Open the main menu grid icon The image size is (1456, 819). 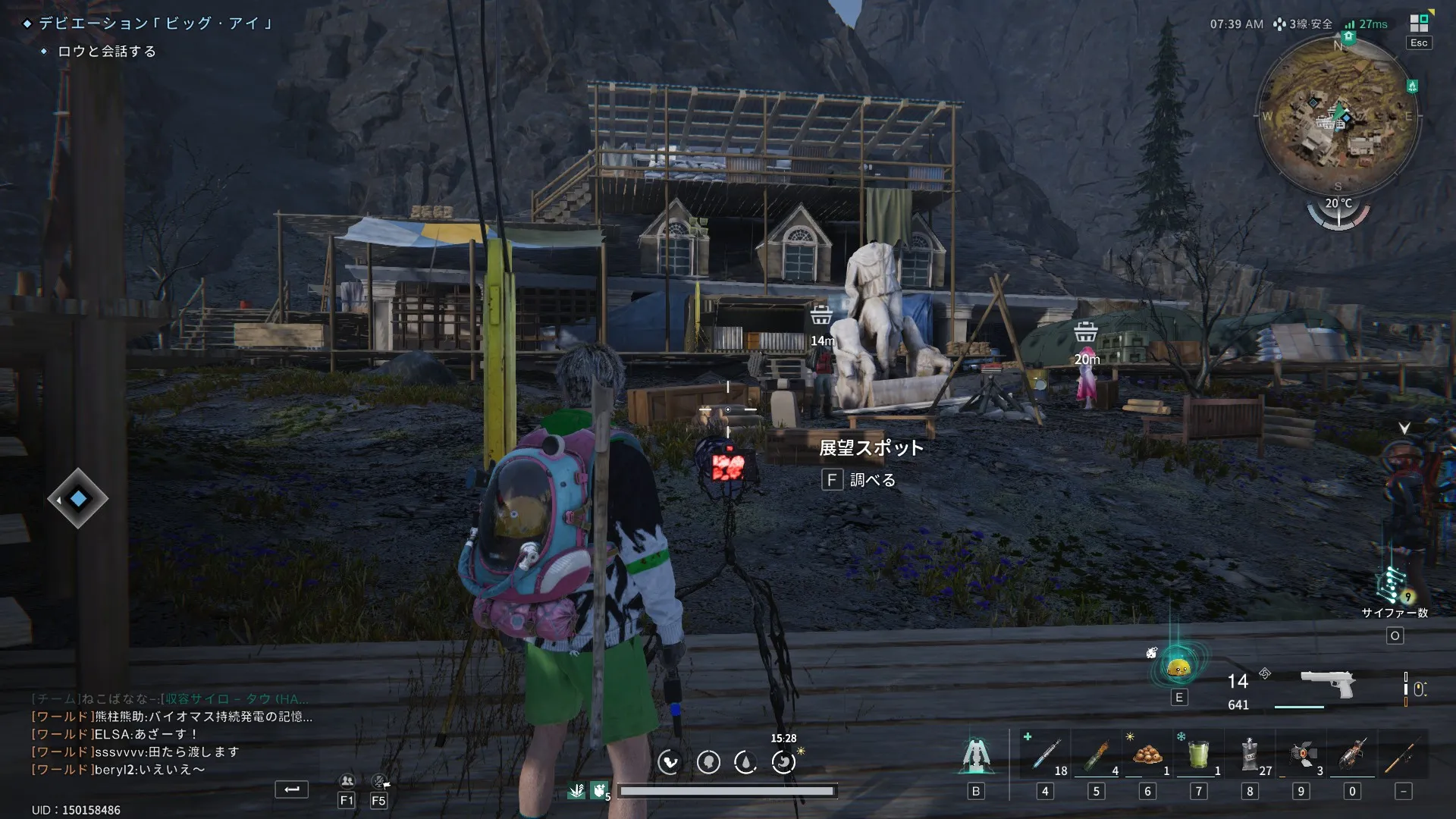coord(1419,23)
